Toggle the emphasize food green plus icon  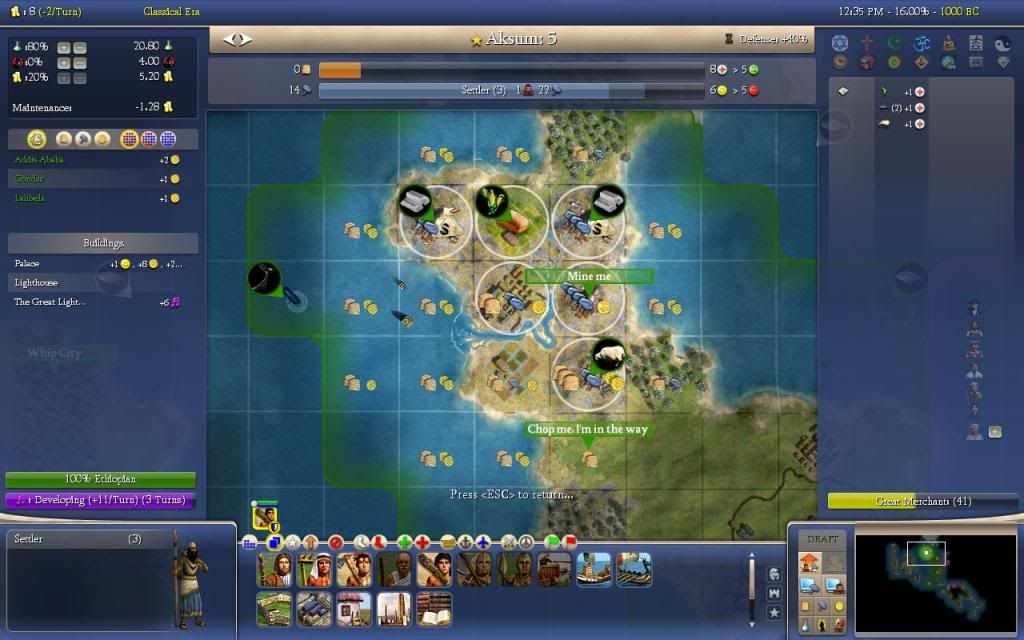pyautogui.click(x=405, y=542)
